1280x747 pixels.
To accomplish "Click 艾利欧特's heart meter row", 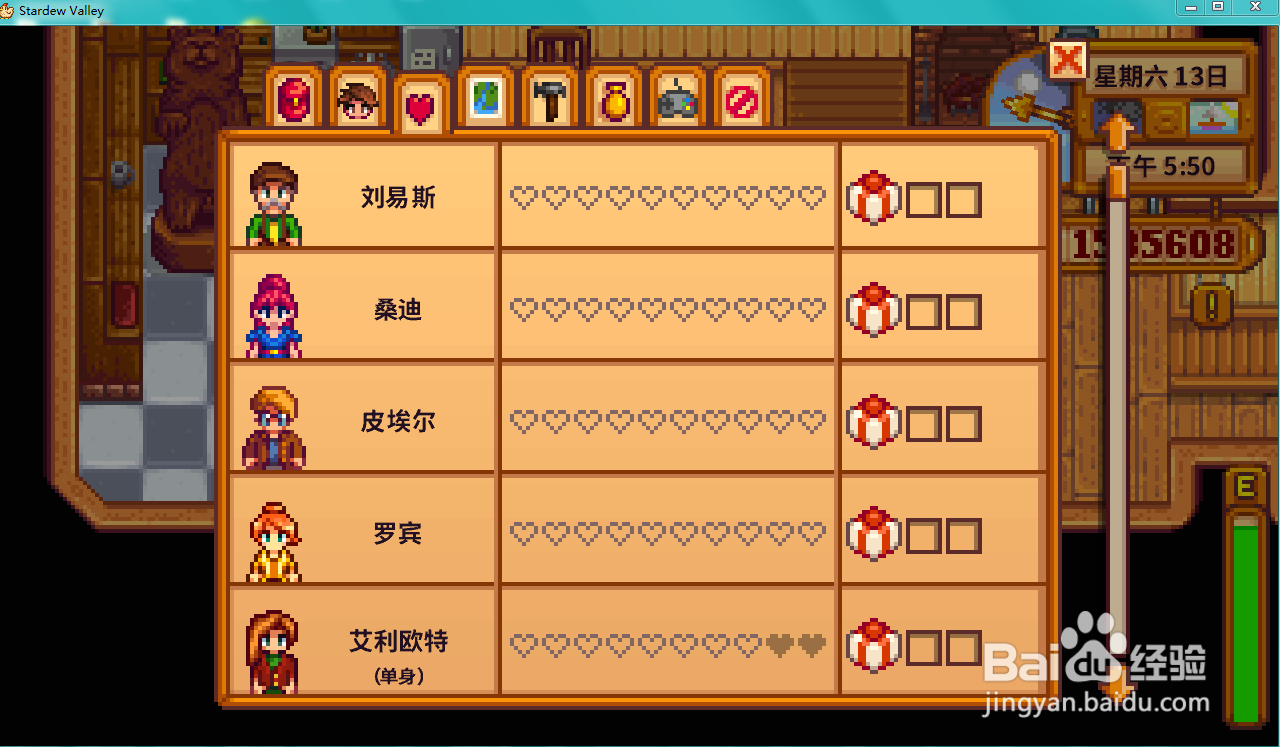I will (668, 644).
